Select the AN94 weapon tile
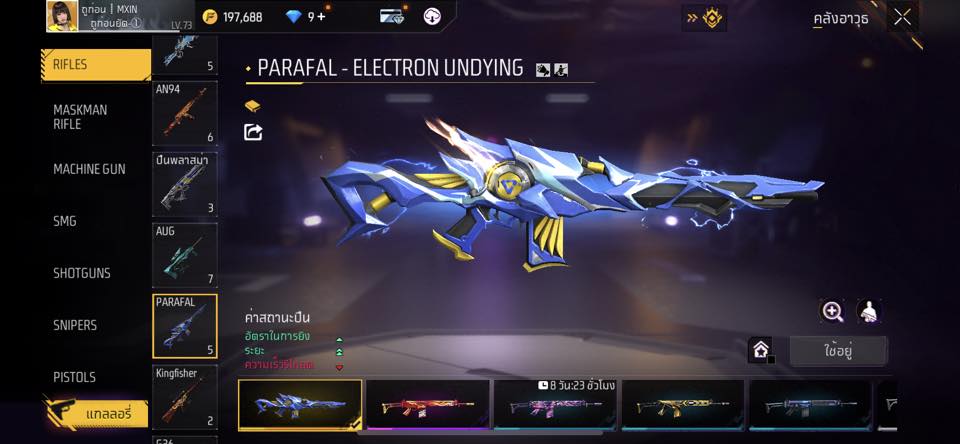Screen dimensions: 960x444 click(x=184, y=112)
